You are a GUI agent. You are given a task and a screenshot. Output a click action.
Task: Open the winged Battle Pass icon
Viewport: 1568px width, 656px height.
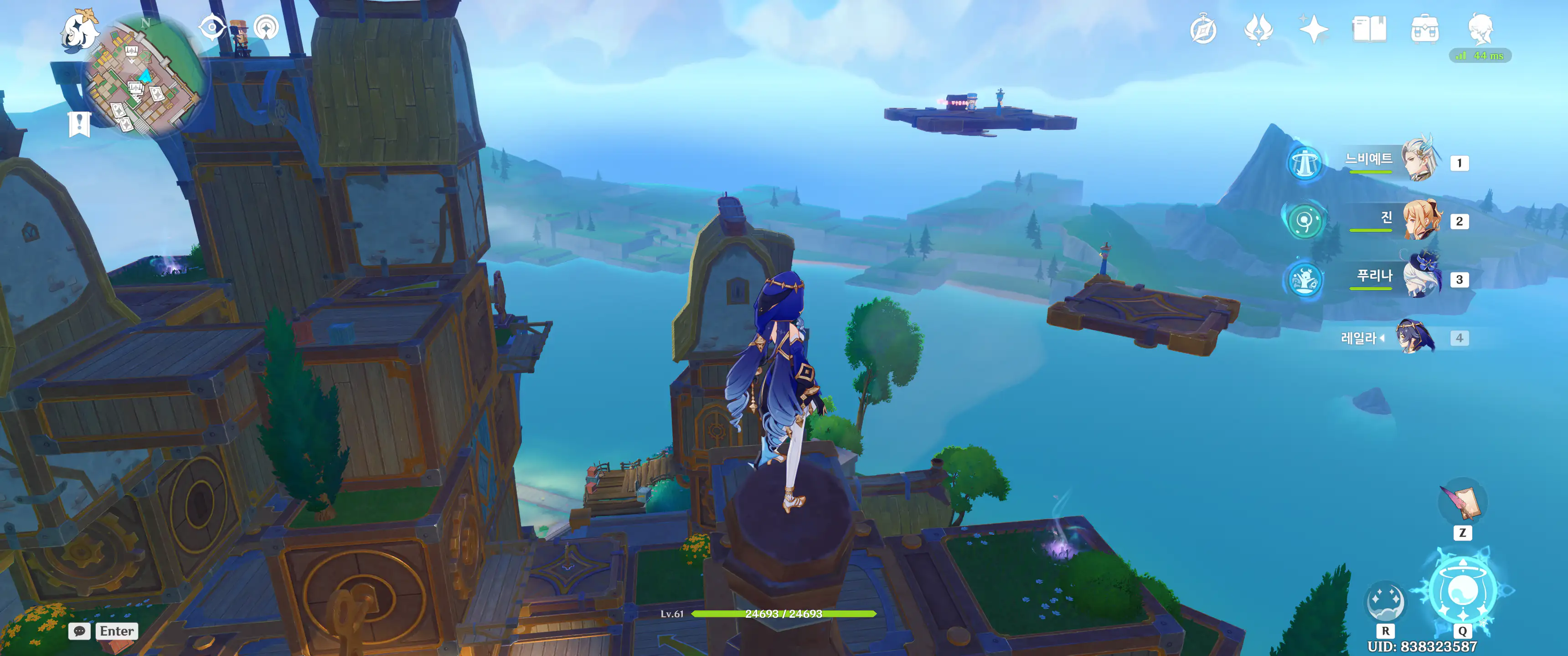pos(1258,29)
